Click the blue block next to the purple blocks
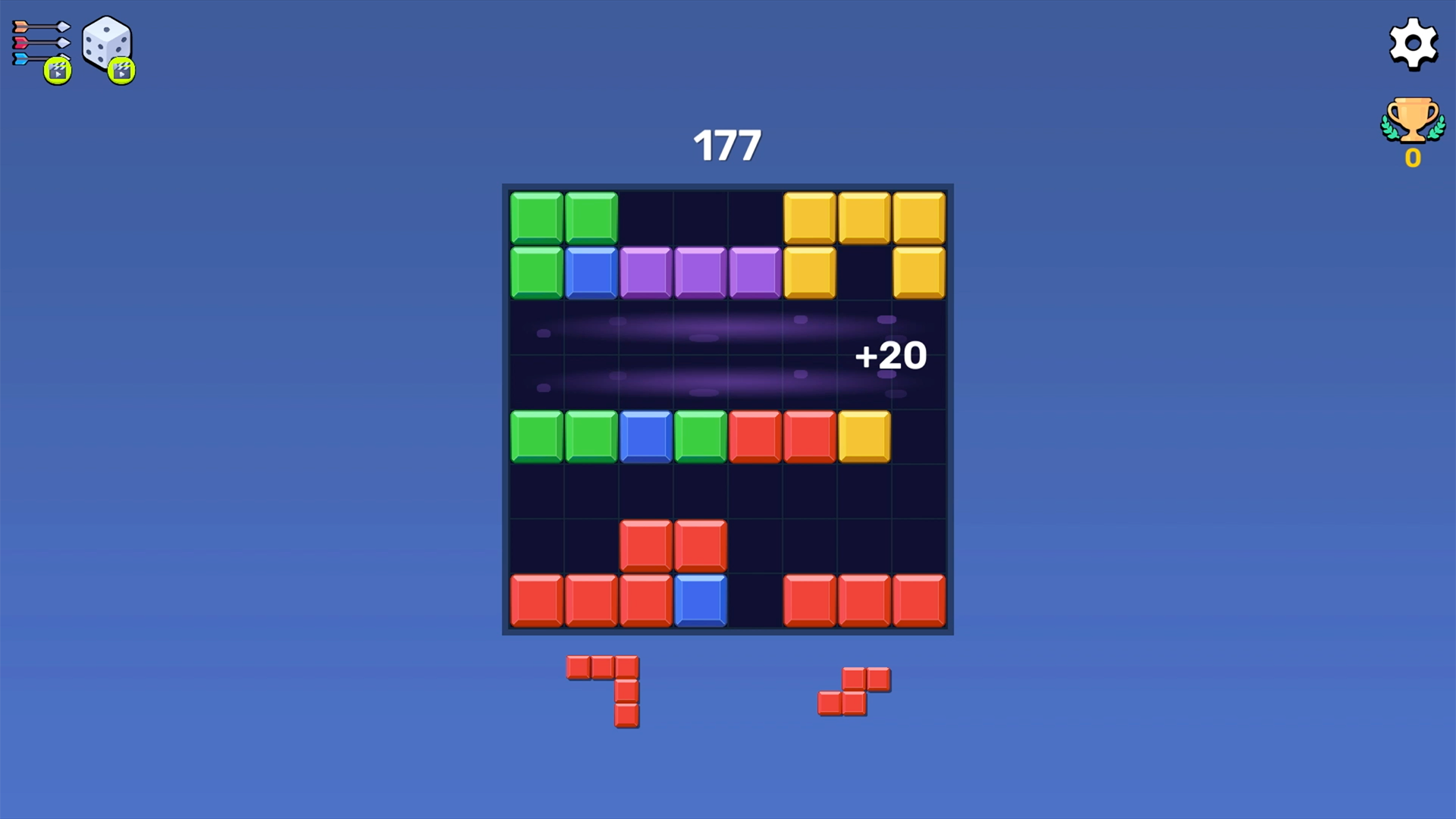This screenshot has width=1456, height=819. (590, 271)
